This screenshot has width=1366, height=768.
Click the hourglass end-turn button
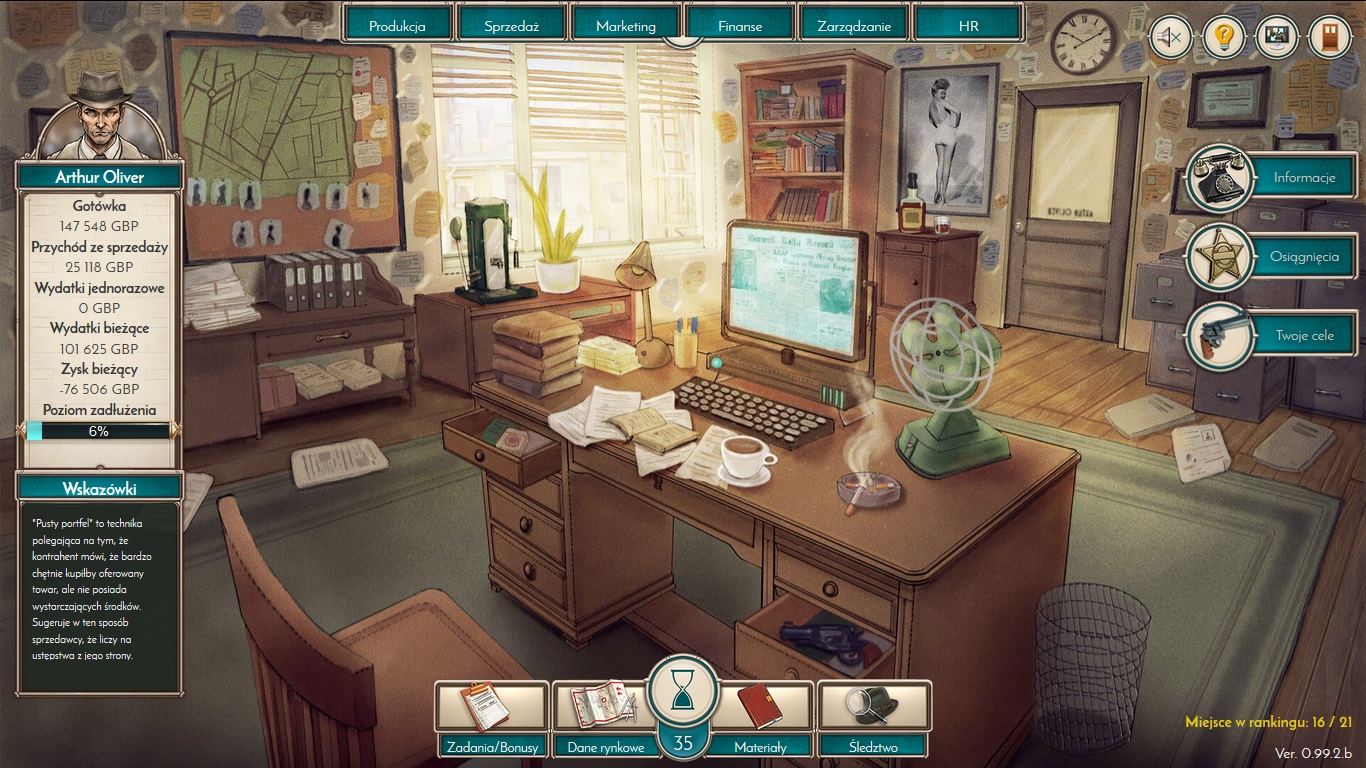pyautogui.click(x=683, y=690)
